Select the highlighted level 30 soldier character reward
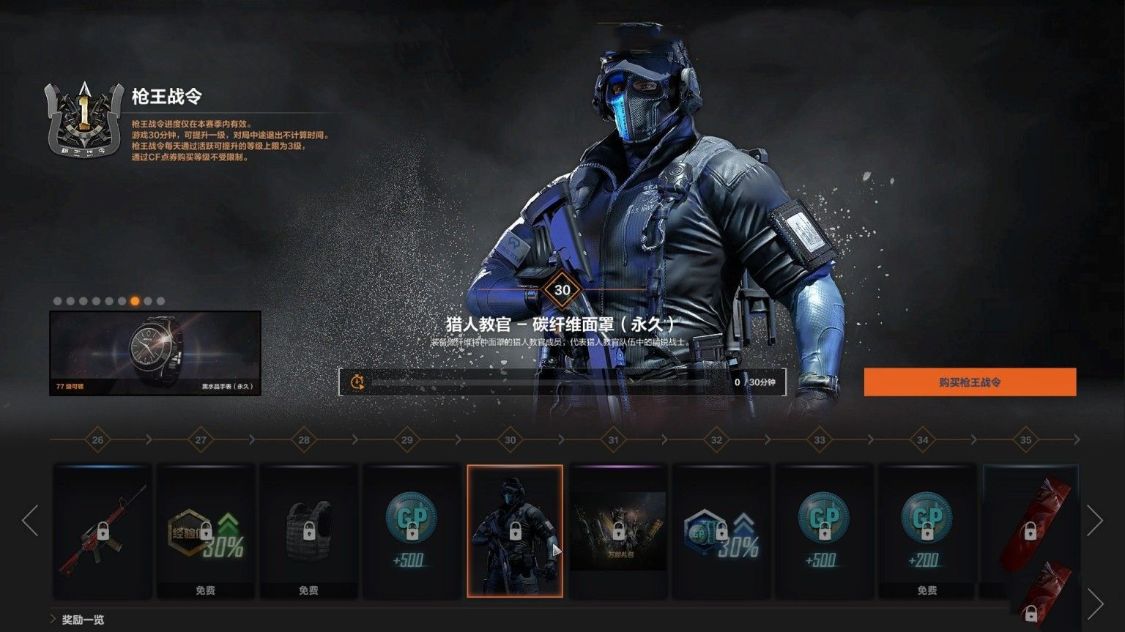1125x632 pixels. pyautogui.click(x=514, y=531)
